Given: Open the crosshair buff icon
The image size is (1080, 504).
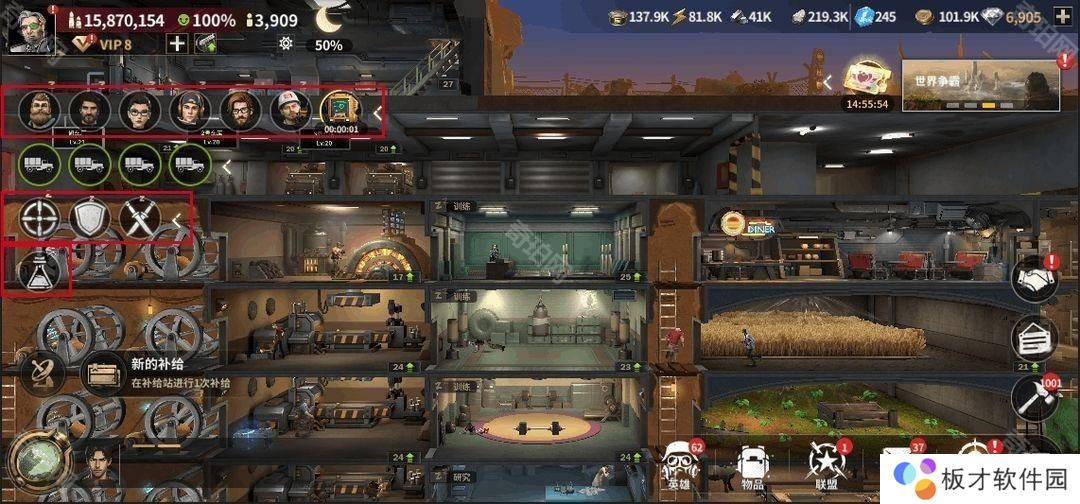Looking at the screenshot, I should pyautogui.click(x=40, y=219).
